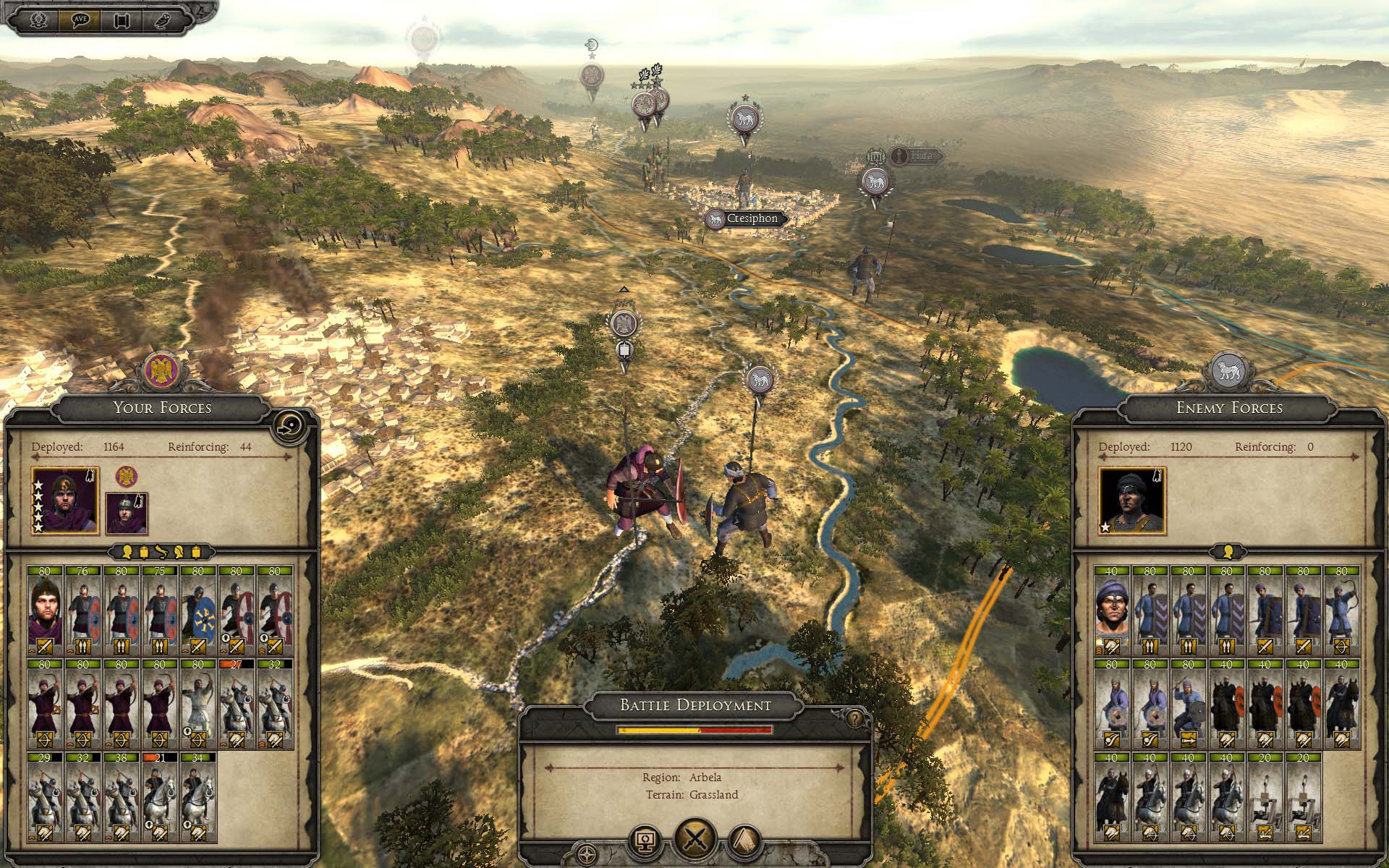Select the blue shield Chi-Rho infantry card
1389x868 pixels.
(197, 610)
